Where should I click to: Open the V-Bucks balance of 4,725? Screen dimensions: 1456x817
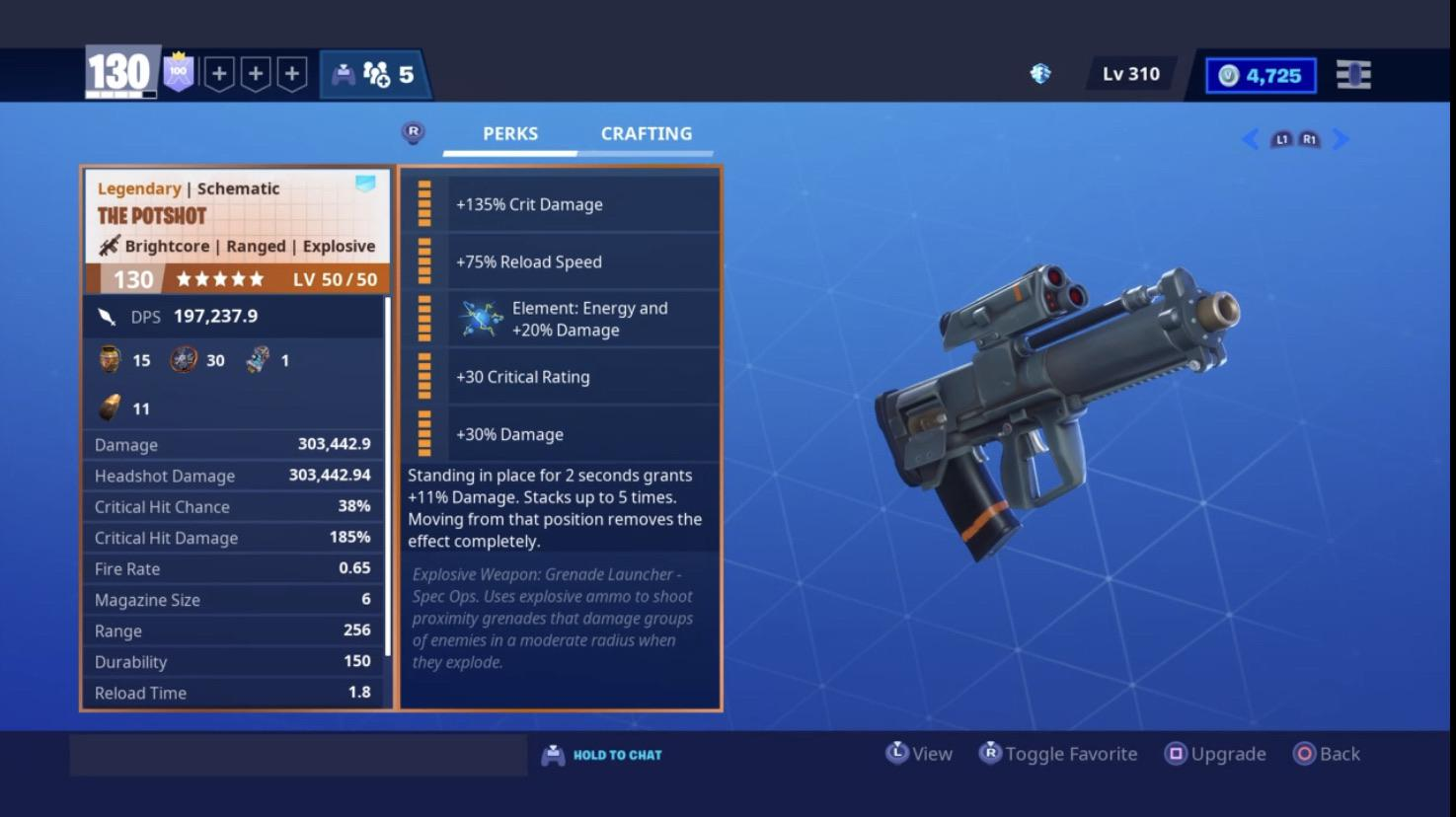coord(1261,76)
